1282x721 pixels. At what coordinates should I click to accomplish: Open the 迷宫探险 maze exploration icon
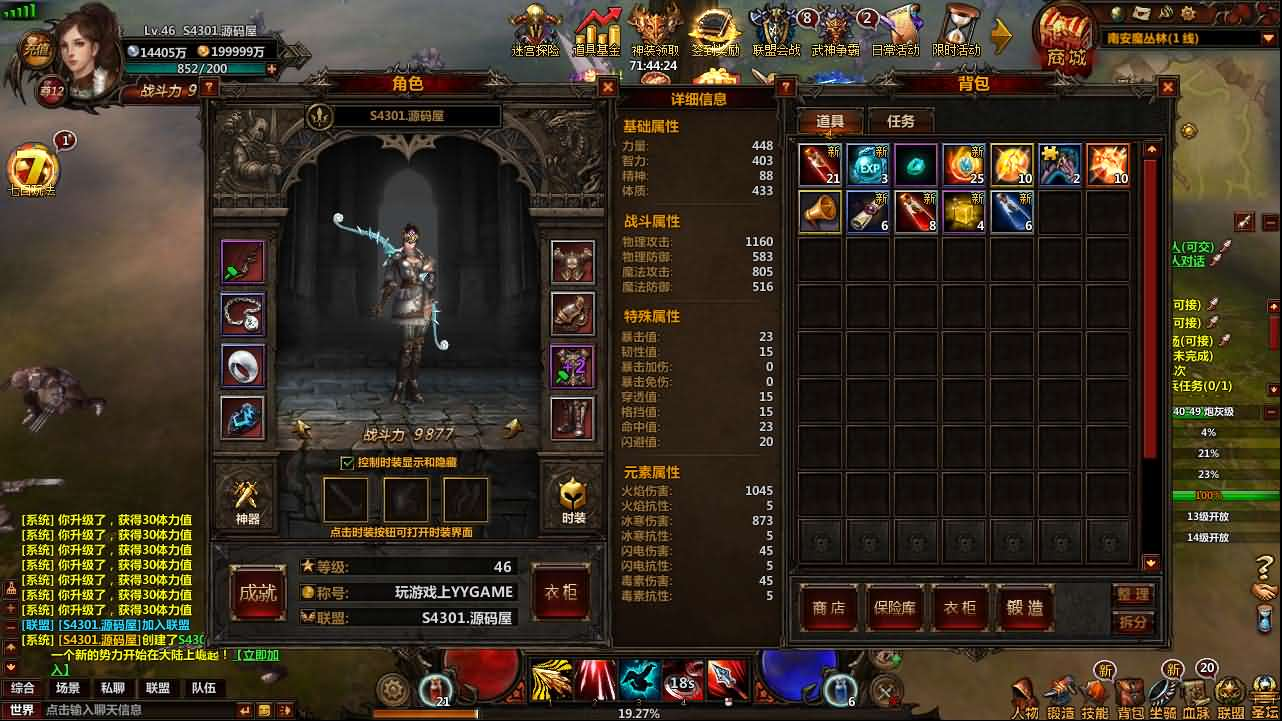click(x=534, y=30)
